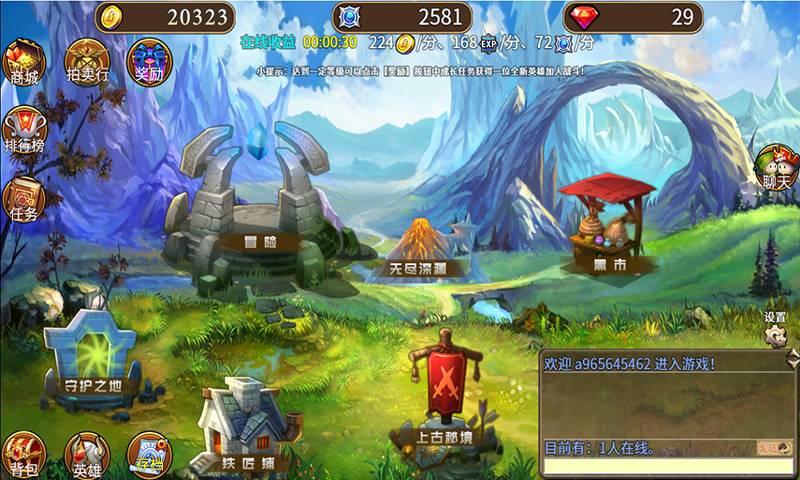Image resolution: width=800 pixels, height=480 pixels.
Task: Open 设置 settings gear
Action: pos(776,330)
